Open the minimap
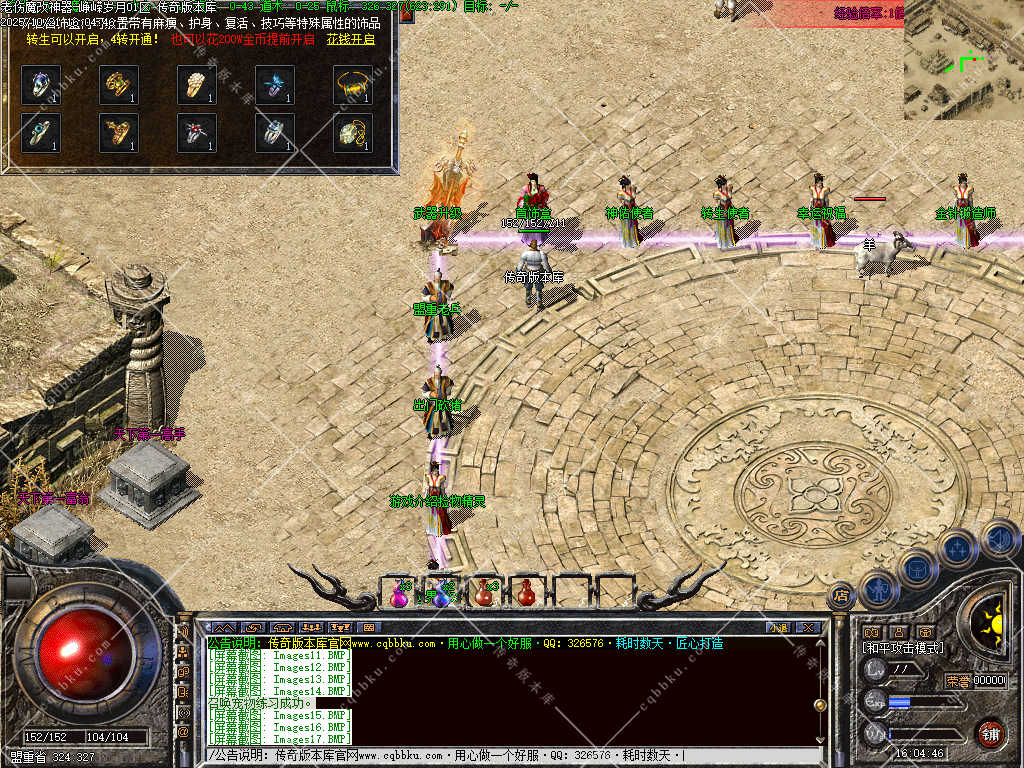The image size is (1024, 768). click(x=963, y=60)
